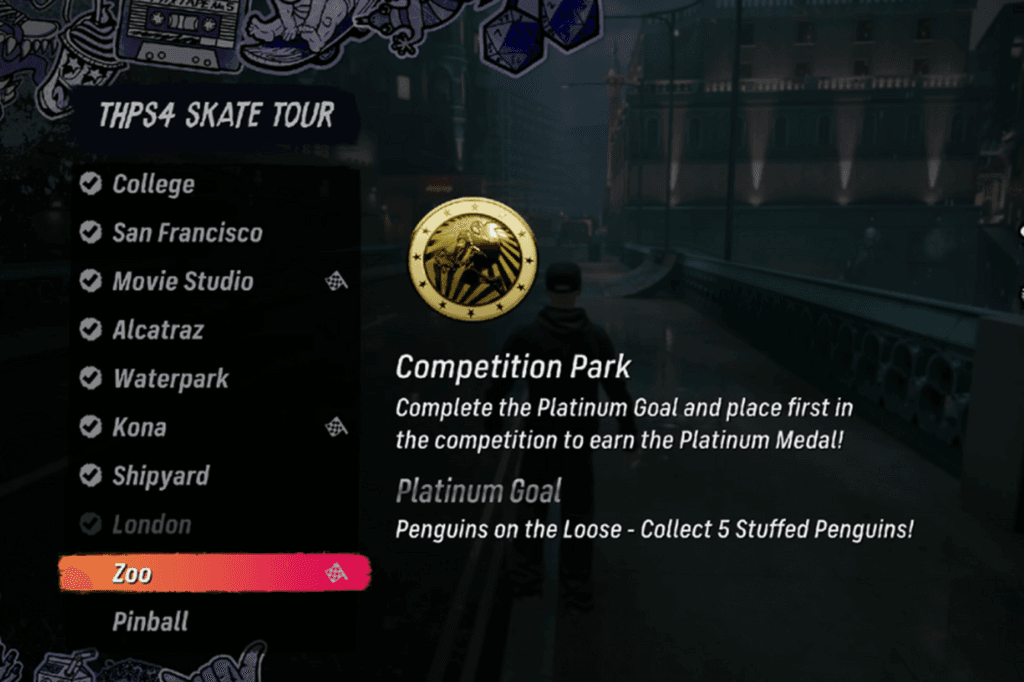Choose the Kona competition level
1024x682 pixels.
click(x=139, y=428)
